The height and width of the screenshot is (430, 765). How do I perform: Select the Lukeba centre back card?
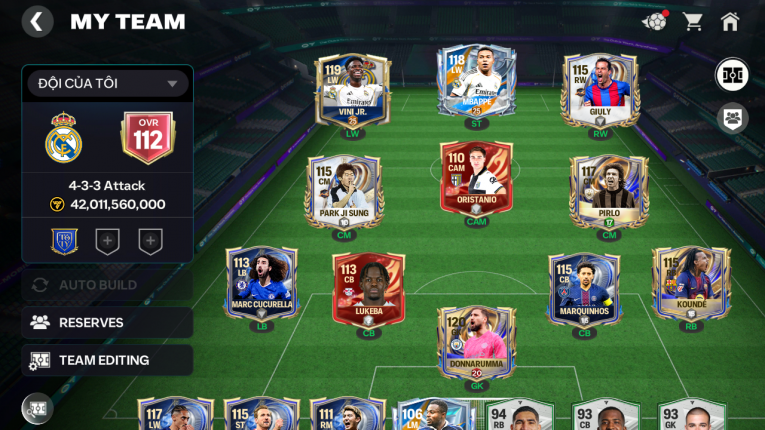tap(368, 291)
